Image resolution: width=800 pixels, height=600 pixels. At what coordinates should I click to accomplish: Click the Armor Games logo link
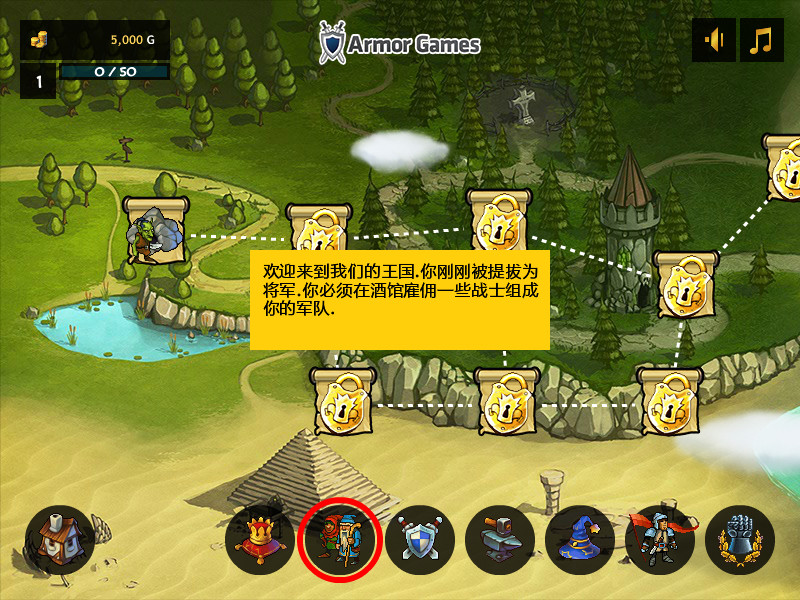click(400, 43)
